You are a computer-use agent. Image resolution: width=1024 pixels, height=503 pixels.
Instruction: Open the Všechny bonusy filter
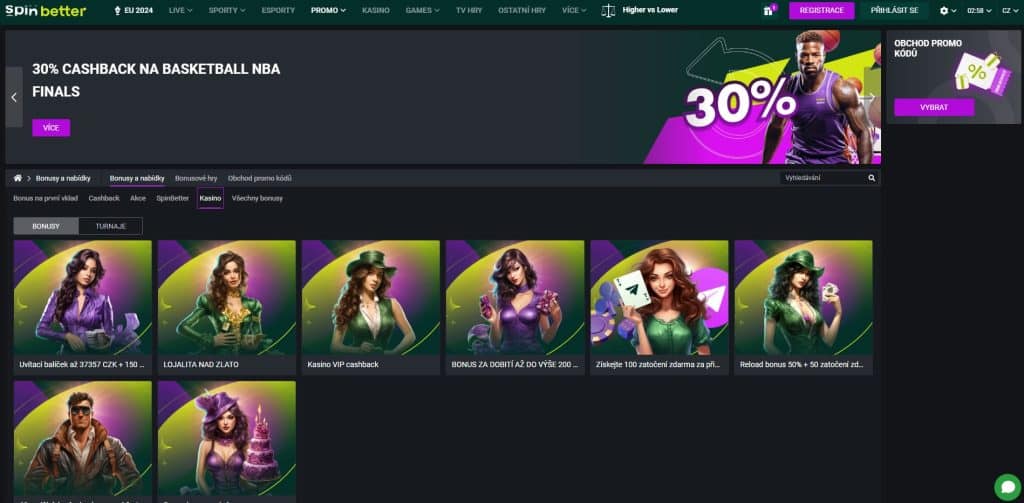click(x=257, y=198)
